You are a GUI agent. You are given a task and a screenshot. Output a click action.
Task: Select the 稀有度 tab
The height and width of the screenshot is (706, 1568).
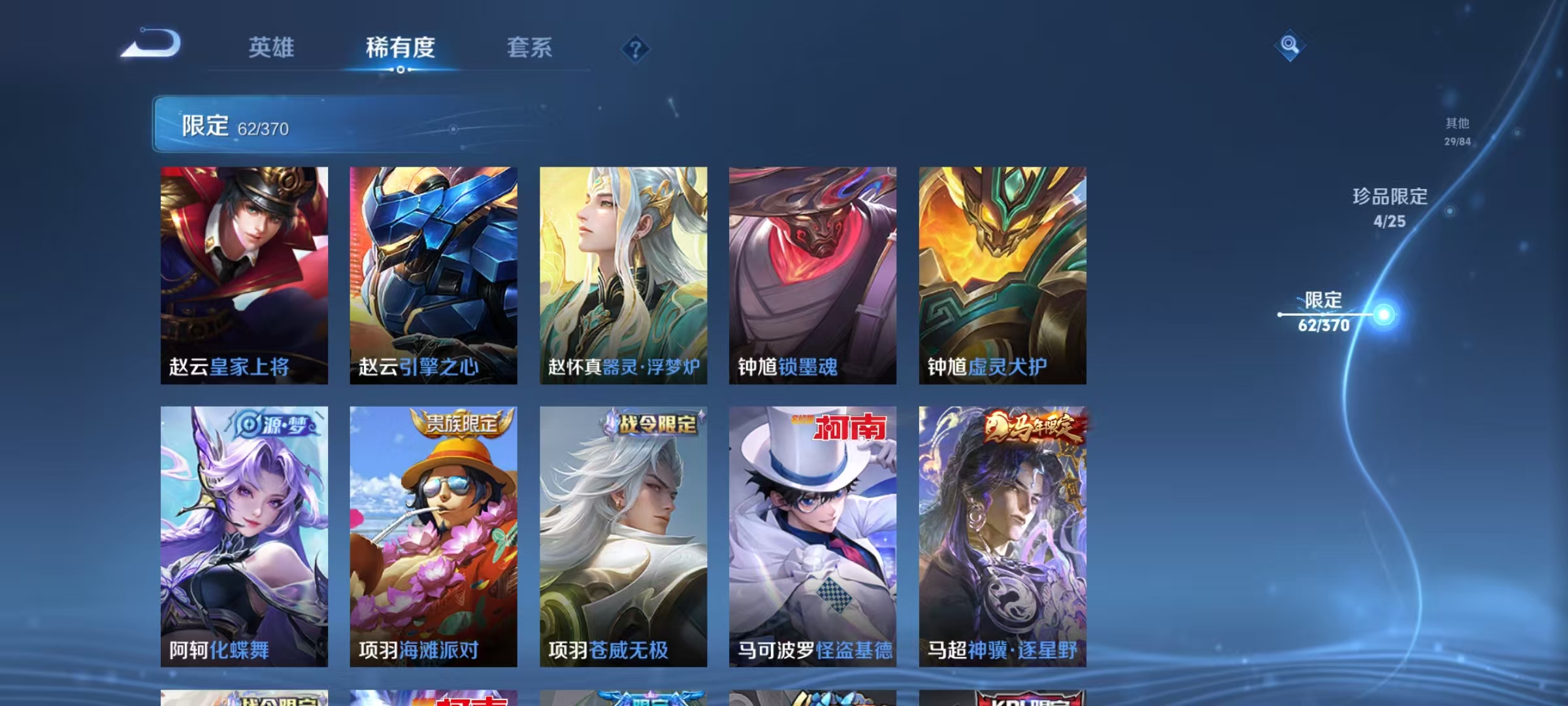tap(400, 48)
